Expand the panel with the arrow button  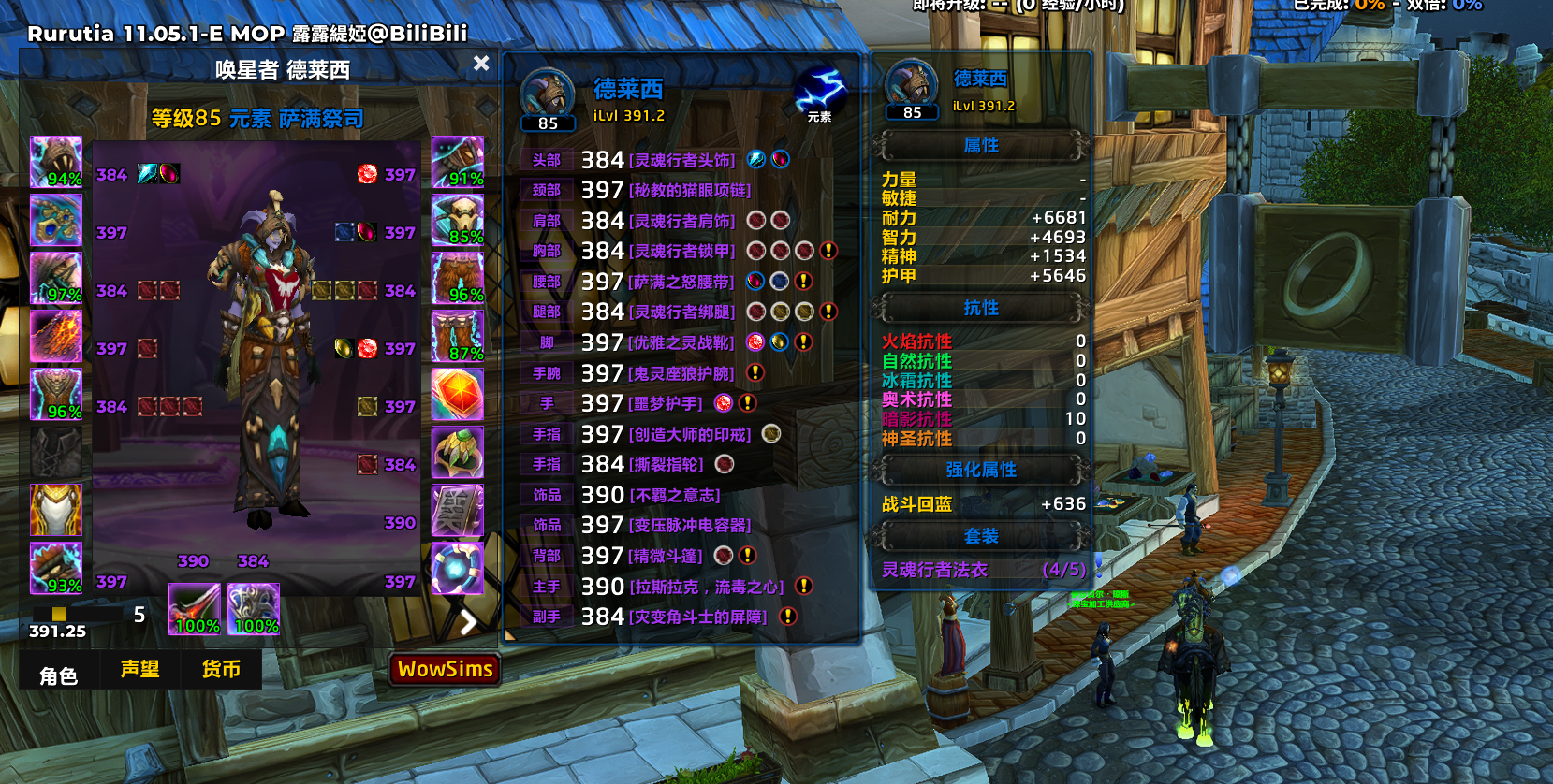pyautogui.click(x=468, y=621)
